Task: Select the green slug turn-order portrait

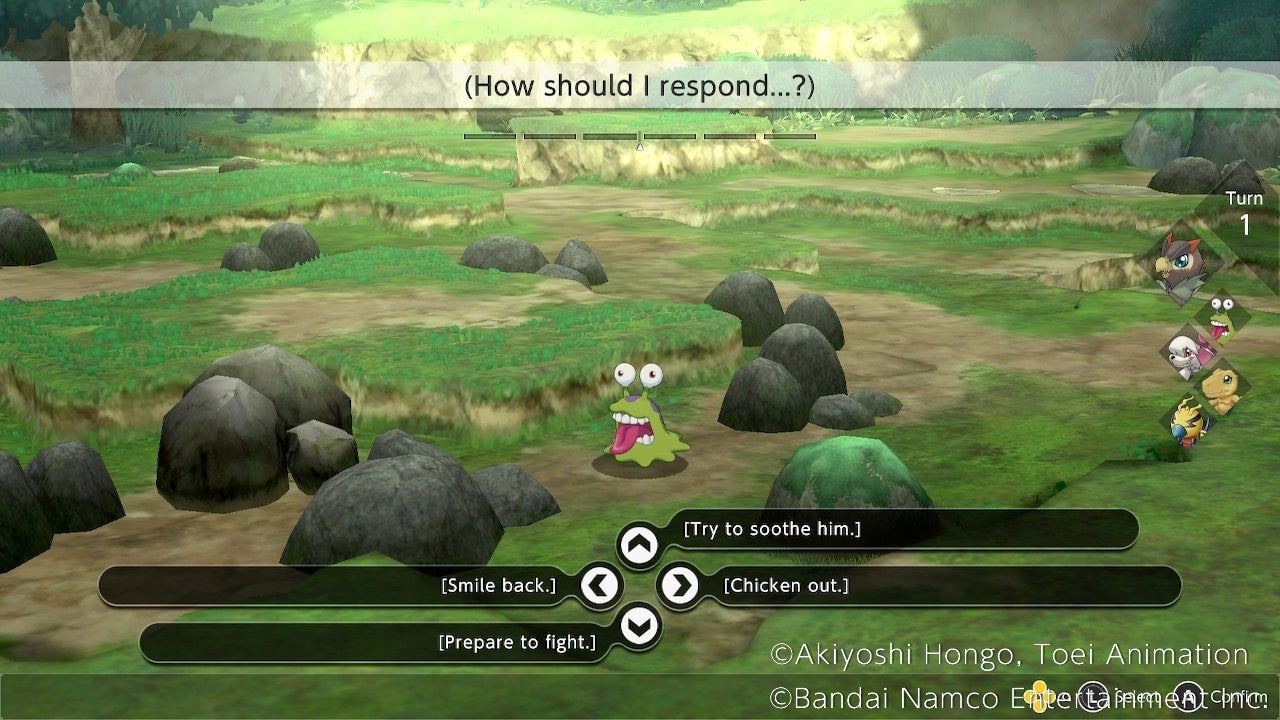Action: click(1221, 318)
